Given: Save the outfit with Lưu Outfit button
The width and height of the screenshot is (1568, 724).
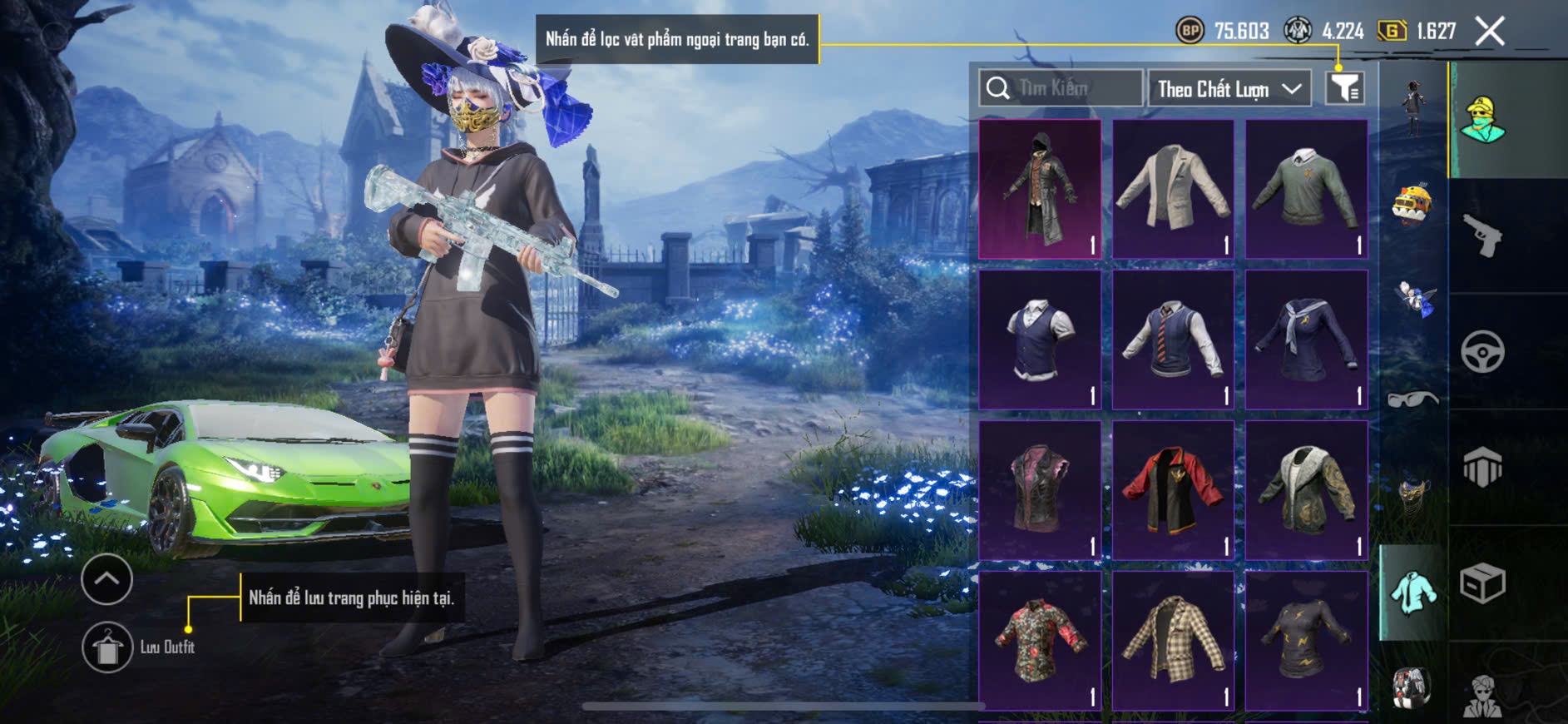Looking at the screenshot, I should [x=107, y=647].
